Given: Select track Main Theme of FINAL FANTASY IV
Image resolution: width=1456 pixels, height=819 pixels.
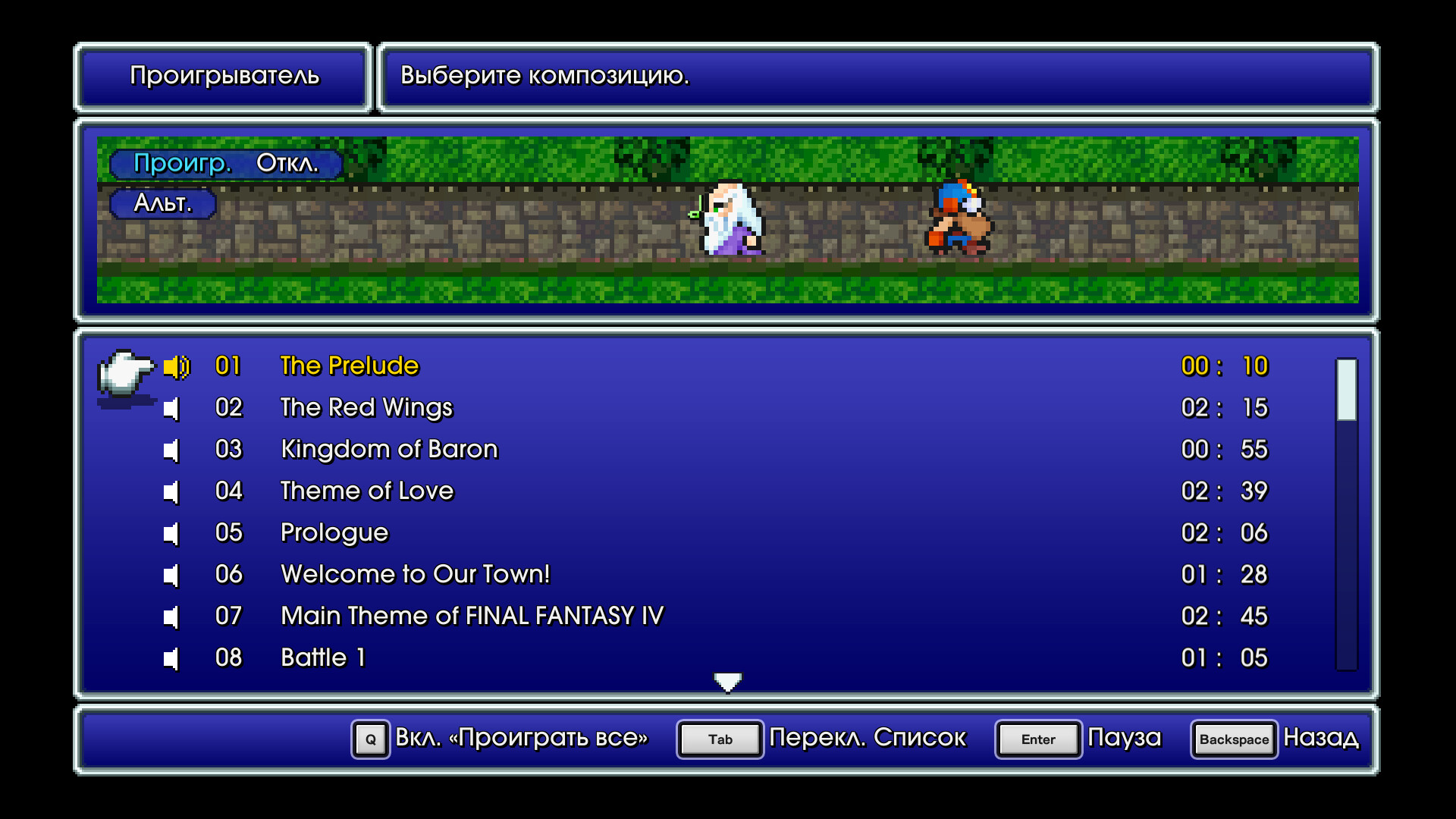Looking at the screenshot, I should coord(472,616).
